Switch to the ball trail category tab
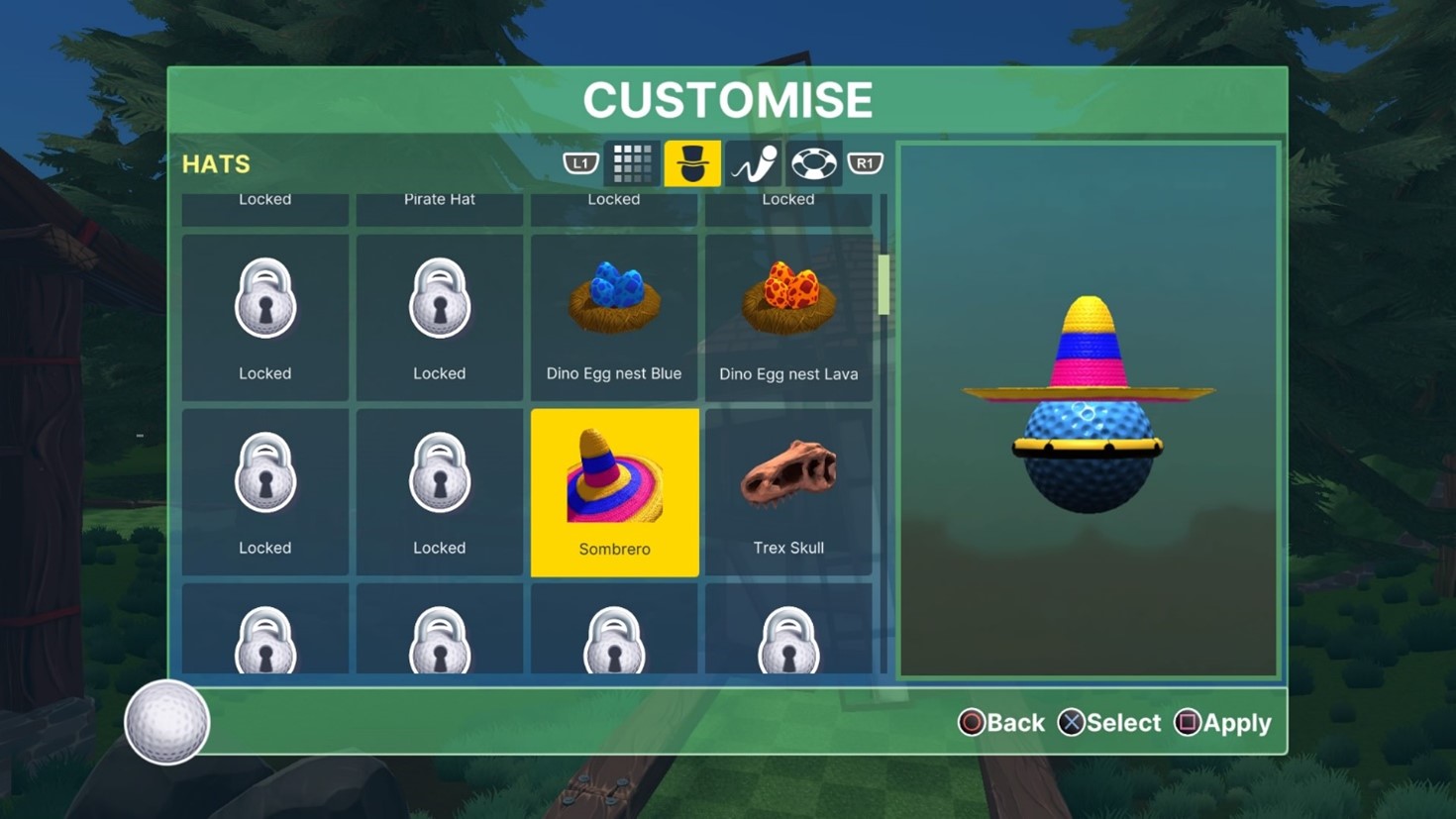 [x=754, y=163]
